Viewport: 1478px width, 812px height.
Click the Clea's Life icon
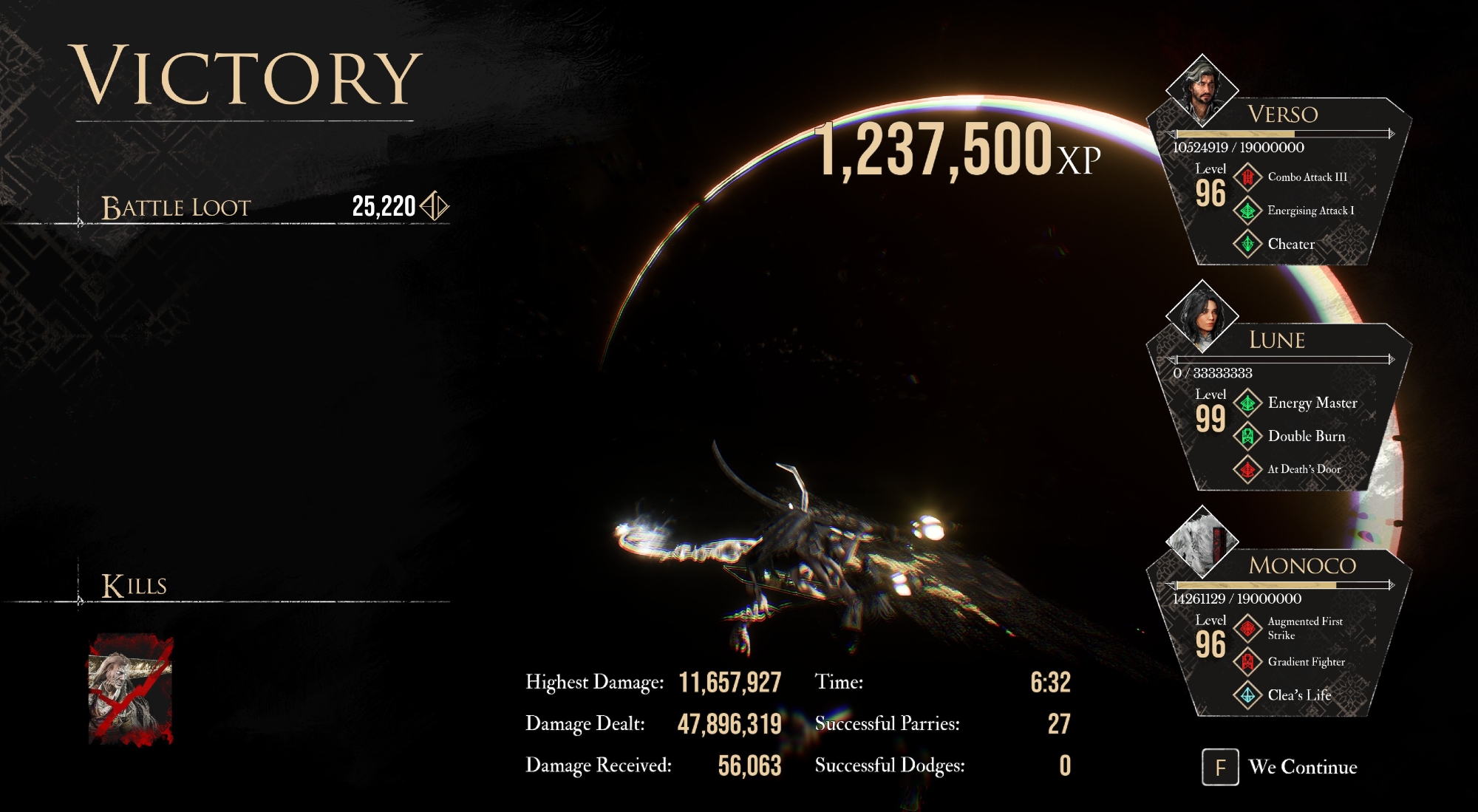tap(1247, 695)
